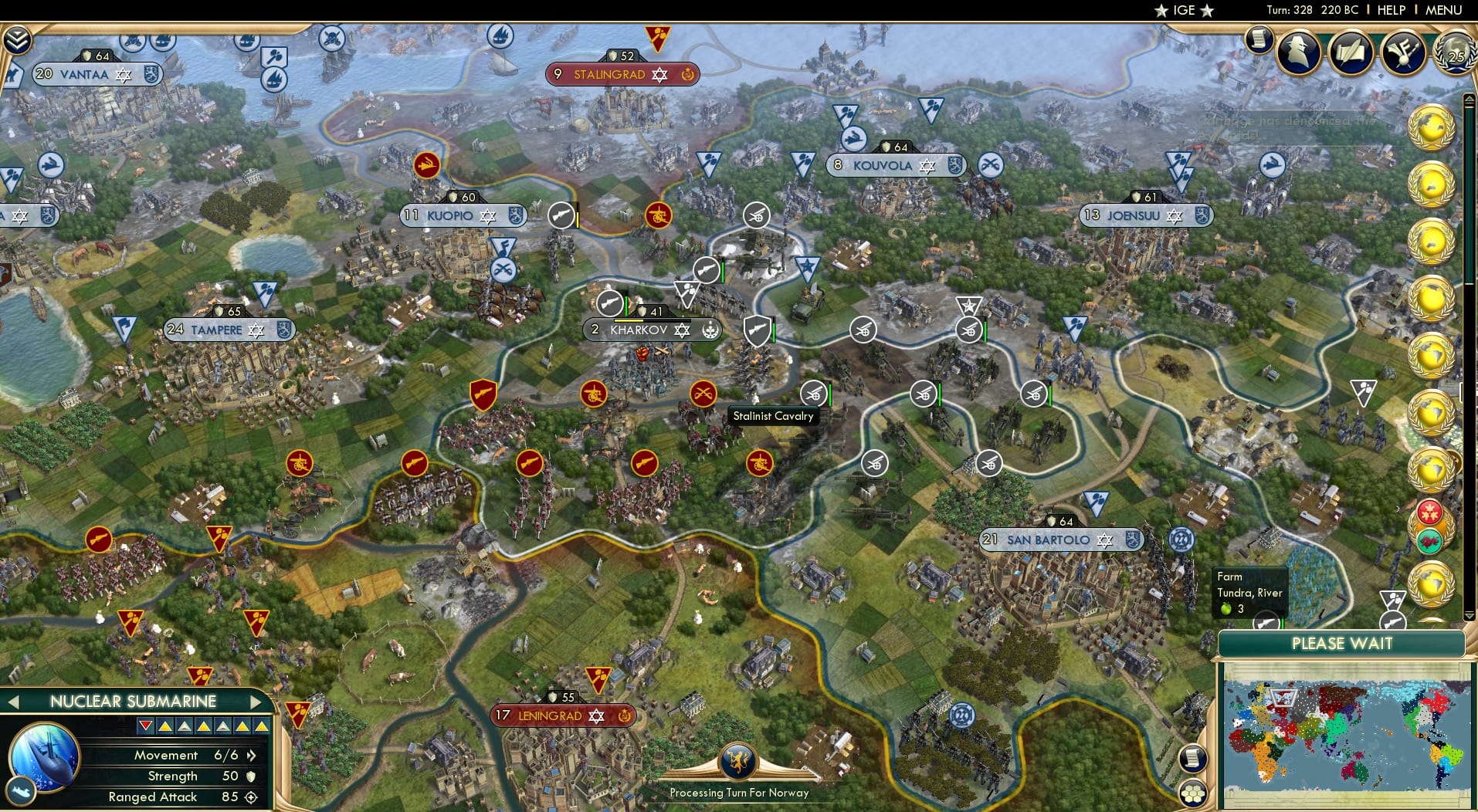Select the next unit with the right arrow
1478x812 pixels.
(257, 702)
